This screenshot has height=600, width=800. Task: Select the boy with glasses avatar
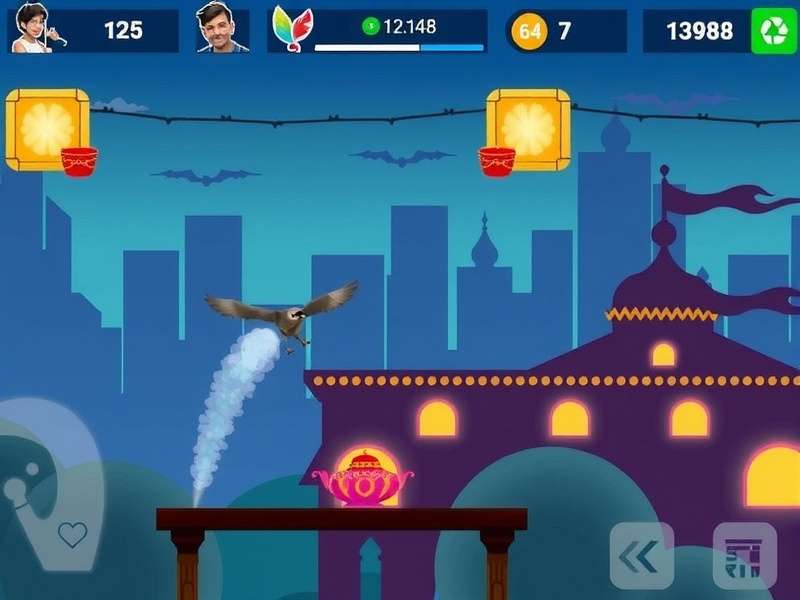click(x=31, y=29)
